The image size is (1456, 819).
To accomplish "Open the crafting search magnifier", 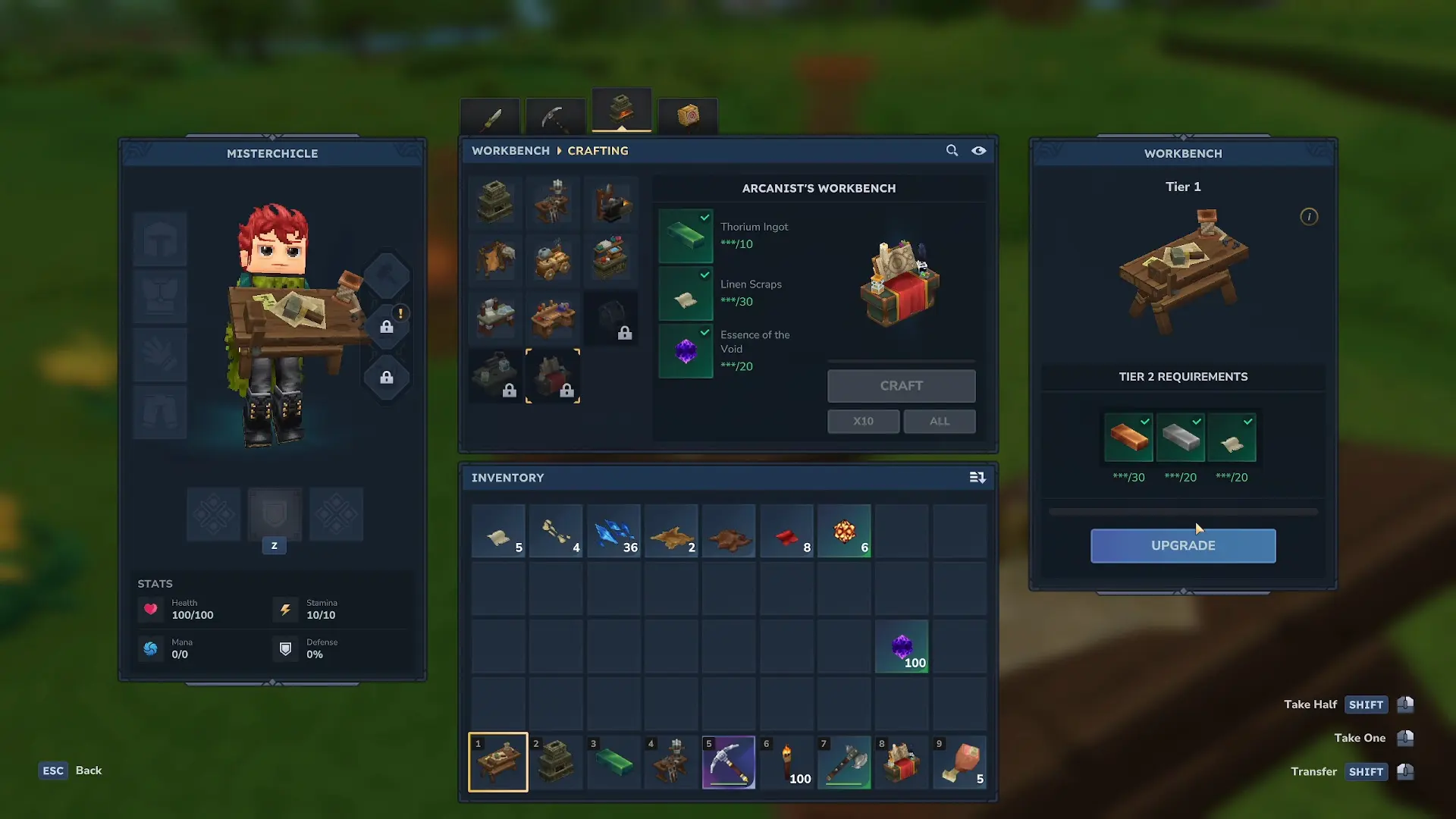I will click(x=952, y=150).
